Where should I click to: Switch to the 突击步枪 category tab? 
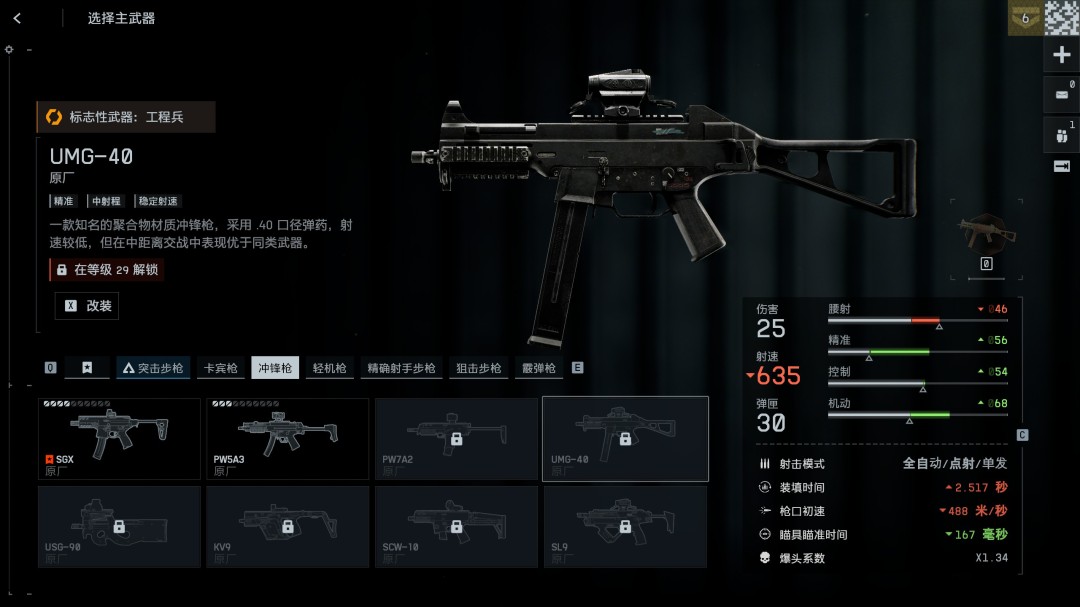153,368
